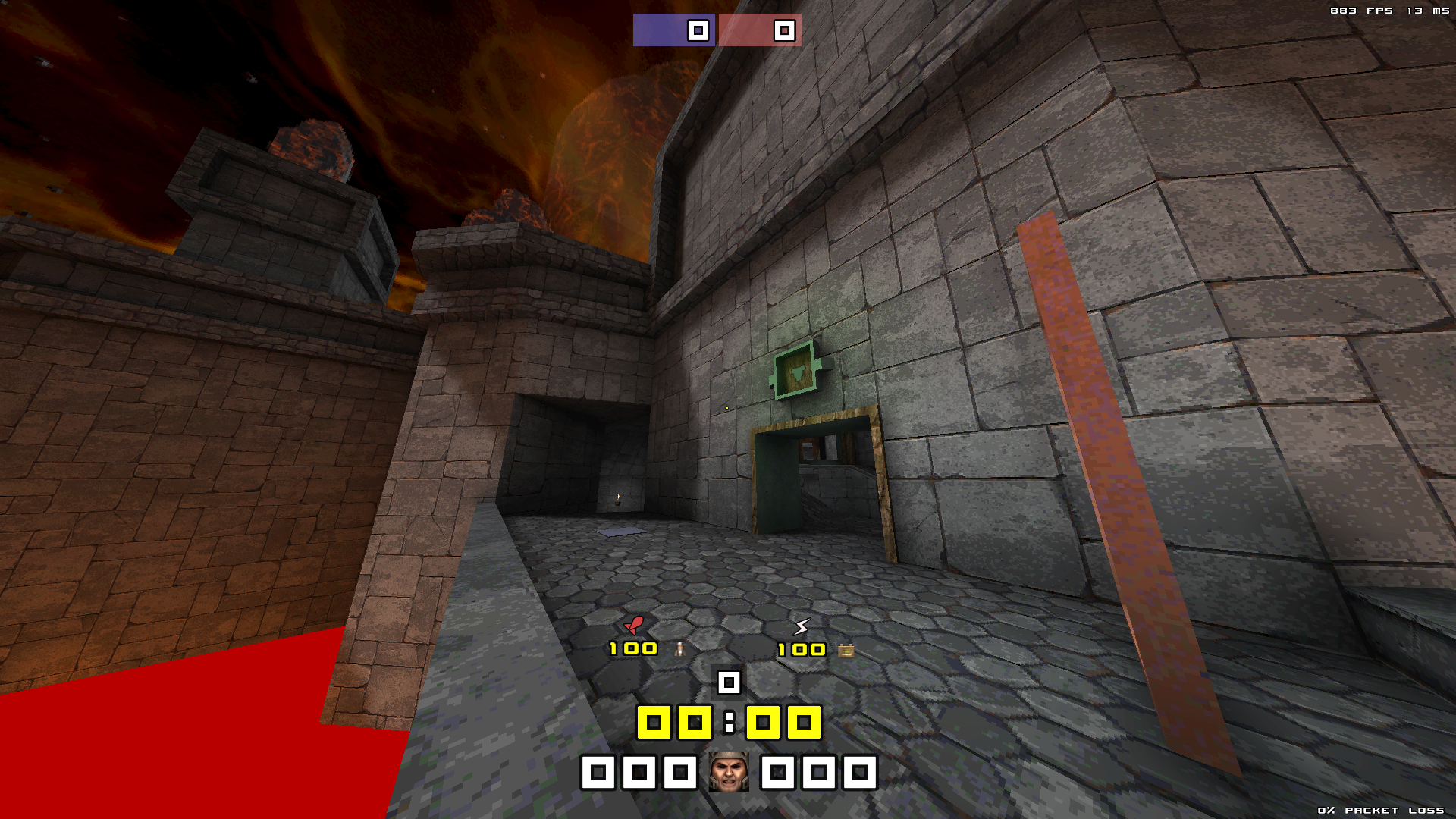Screen dimensions: 1456x819
Task: Click the marine face portrait
Action: coord(728,772)
